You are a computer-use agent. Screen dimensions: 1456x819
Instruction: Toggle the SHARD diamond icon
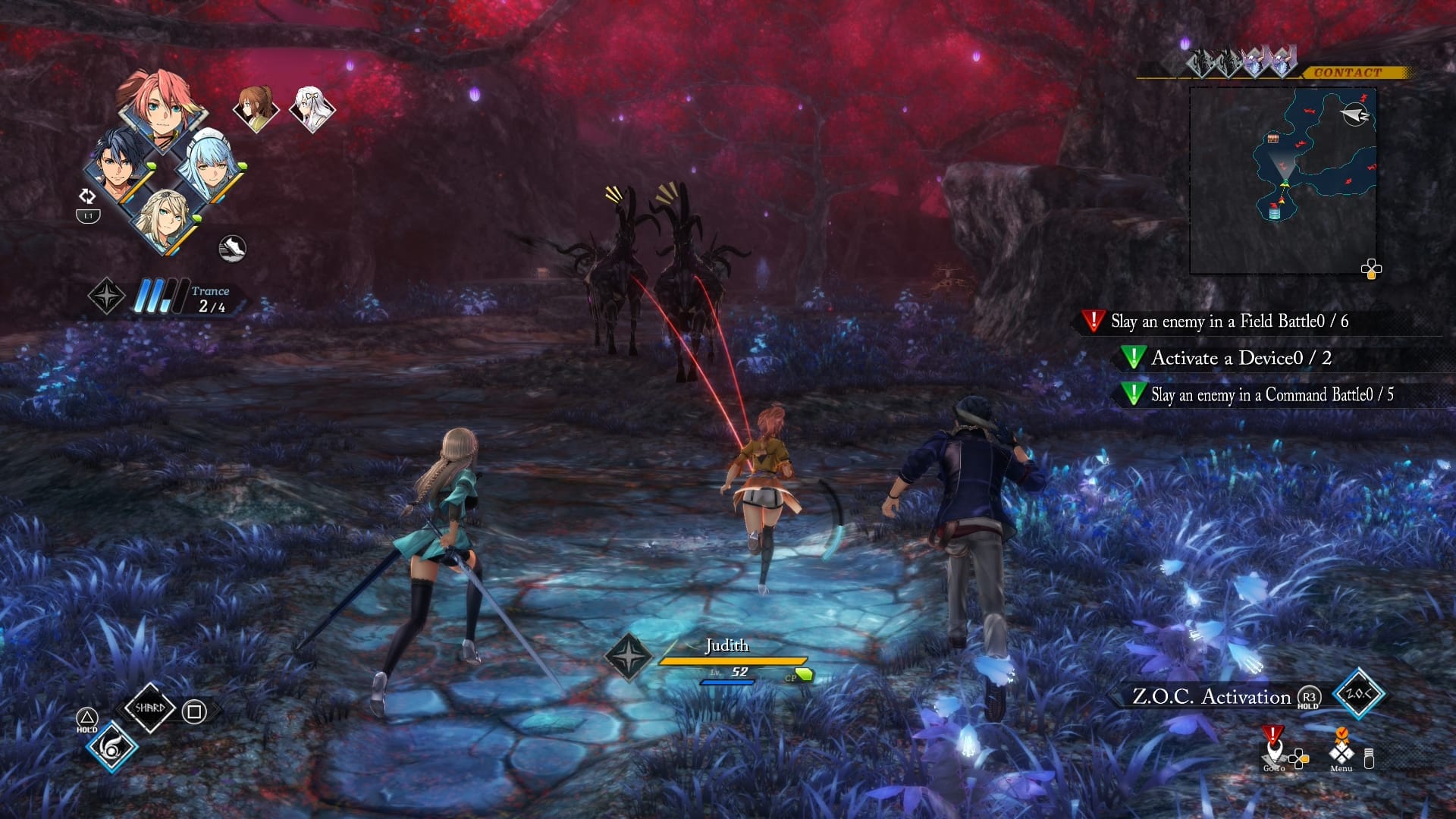[x=149, y=708]
